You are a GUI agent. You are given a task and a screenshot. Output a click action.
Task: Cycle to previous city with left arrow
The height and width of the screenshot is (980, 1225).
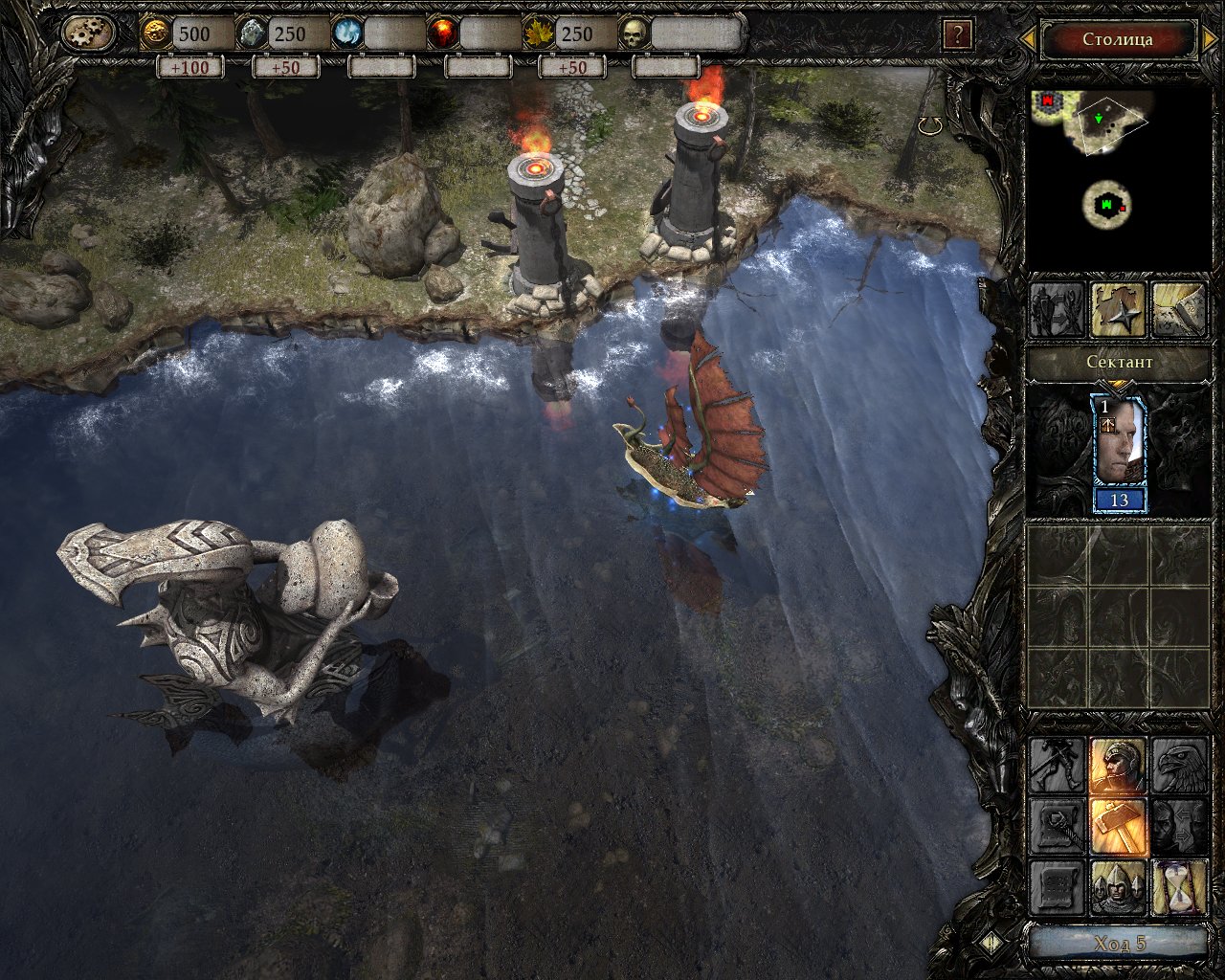[x=1027, y=39]
